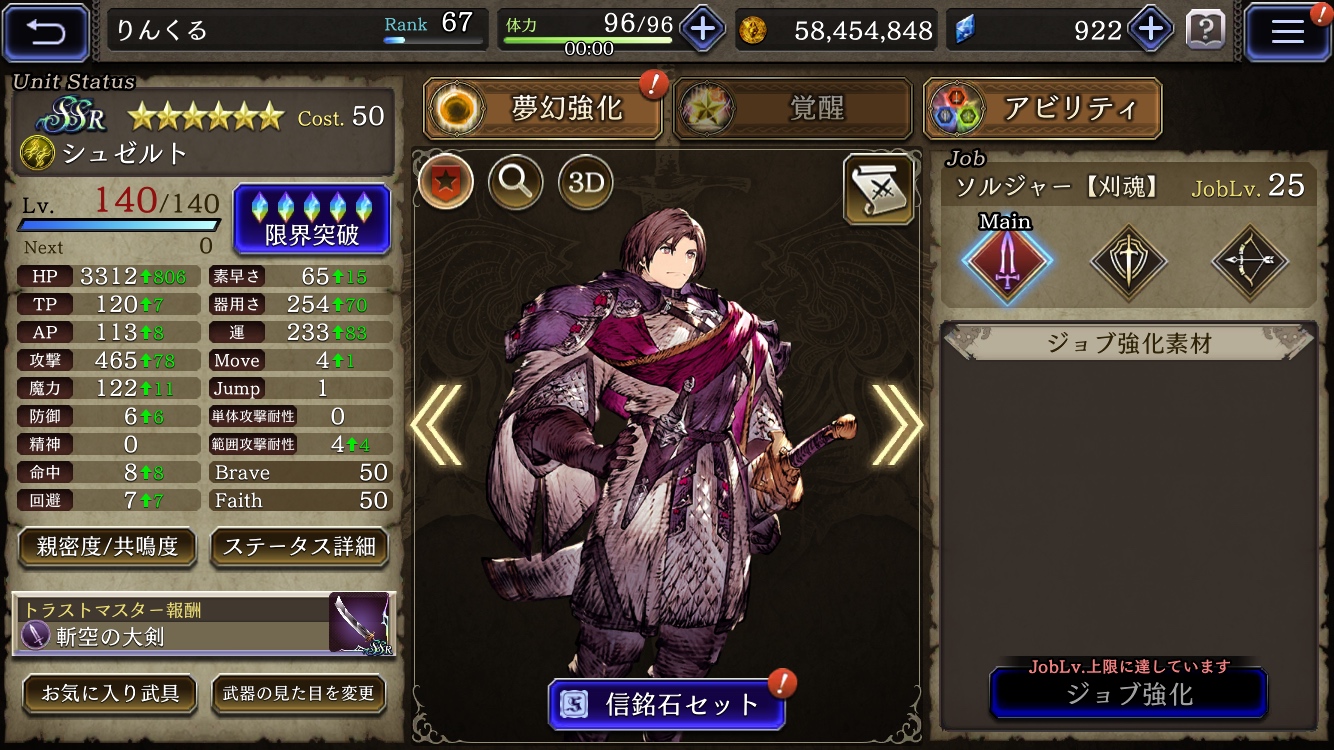Open the hamburger main menu
The image size is (1334, 750).
pos(1287,32)
